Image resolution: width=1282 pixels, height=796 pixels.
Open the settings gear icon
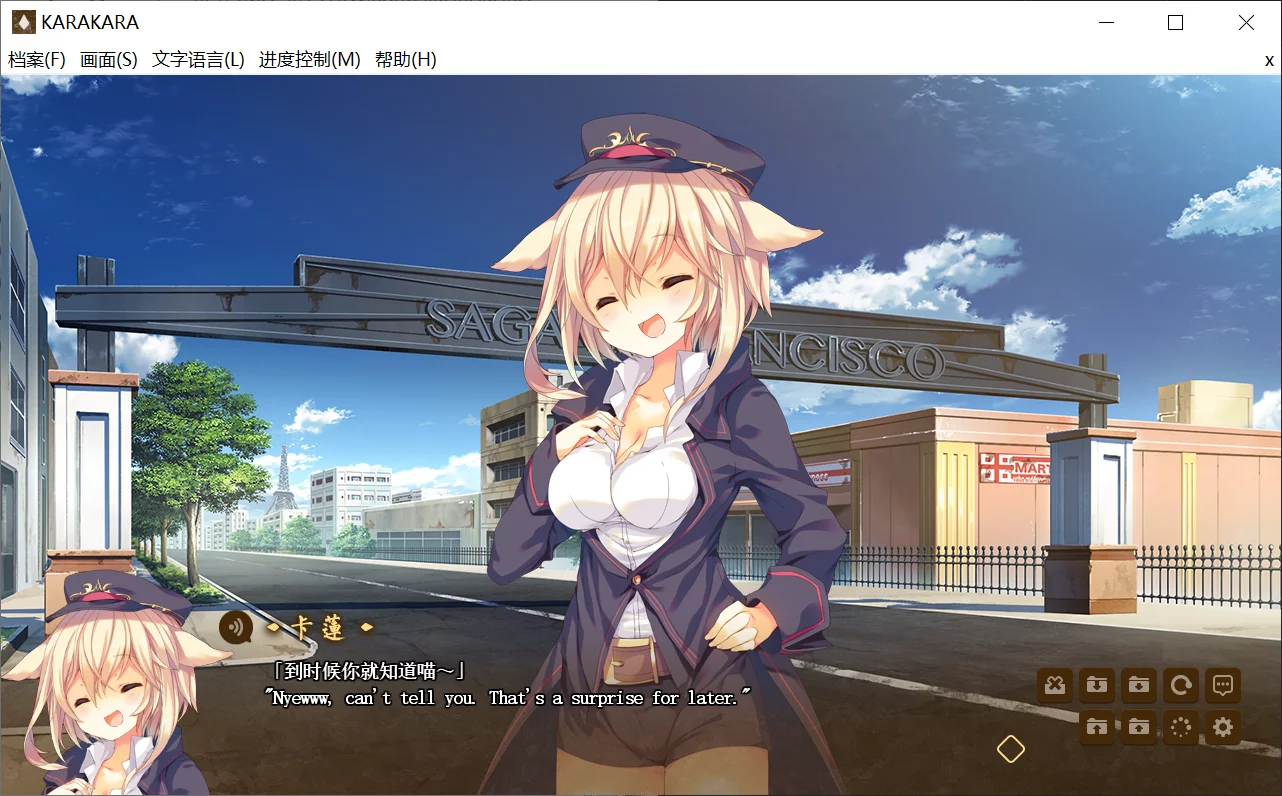click(1222, 728)
